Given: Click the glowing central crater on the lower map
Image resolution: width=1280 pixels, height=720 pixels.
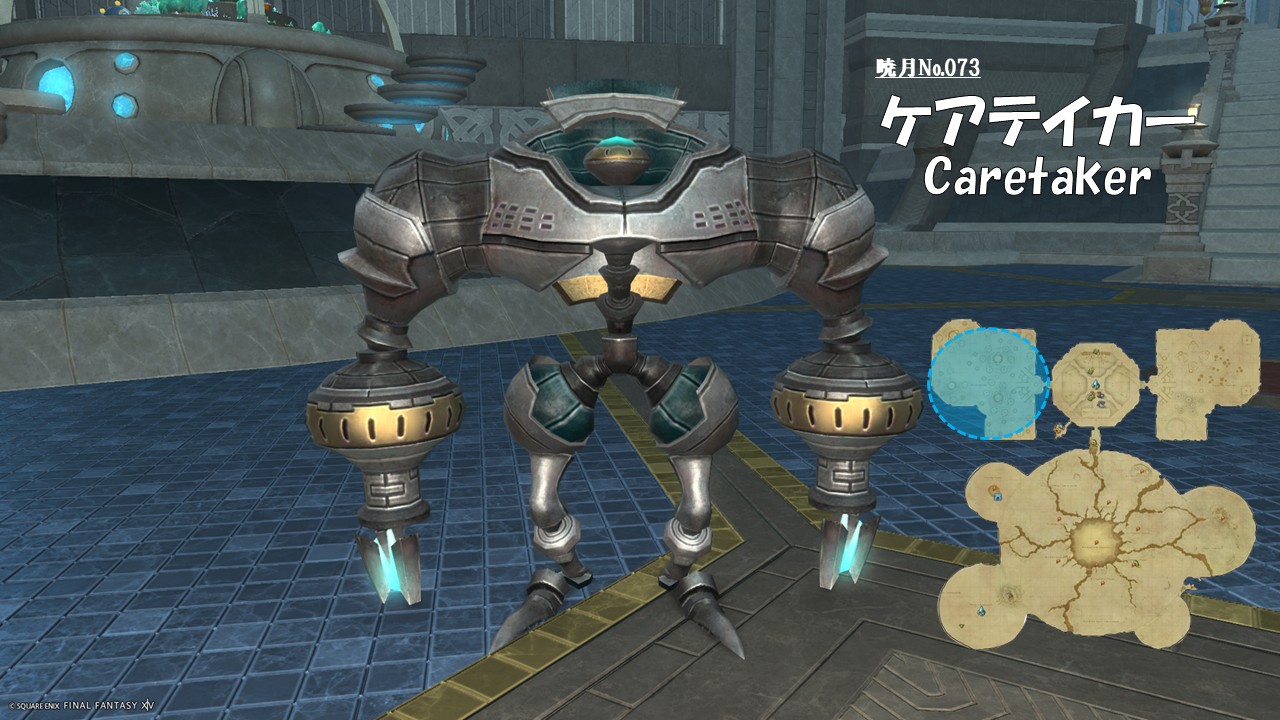Looking at the screenshot, I should [1097, 541].
